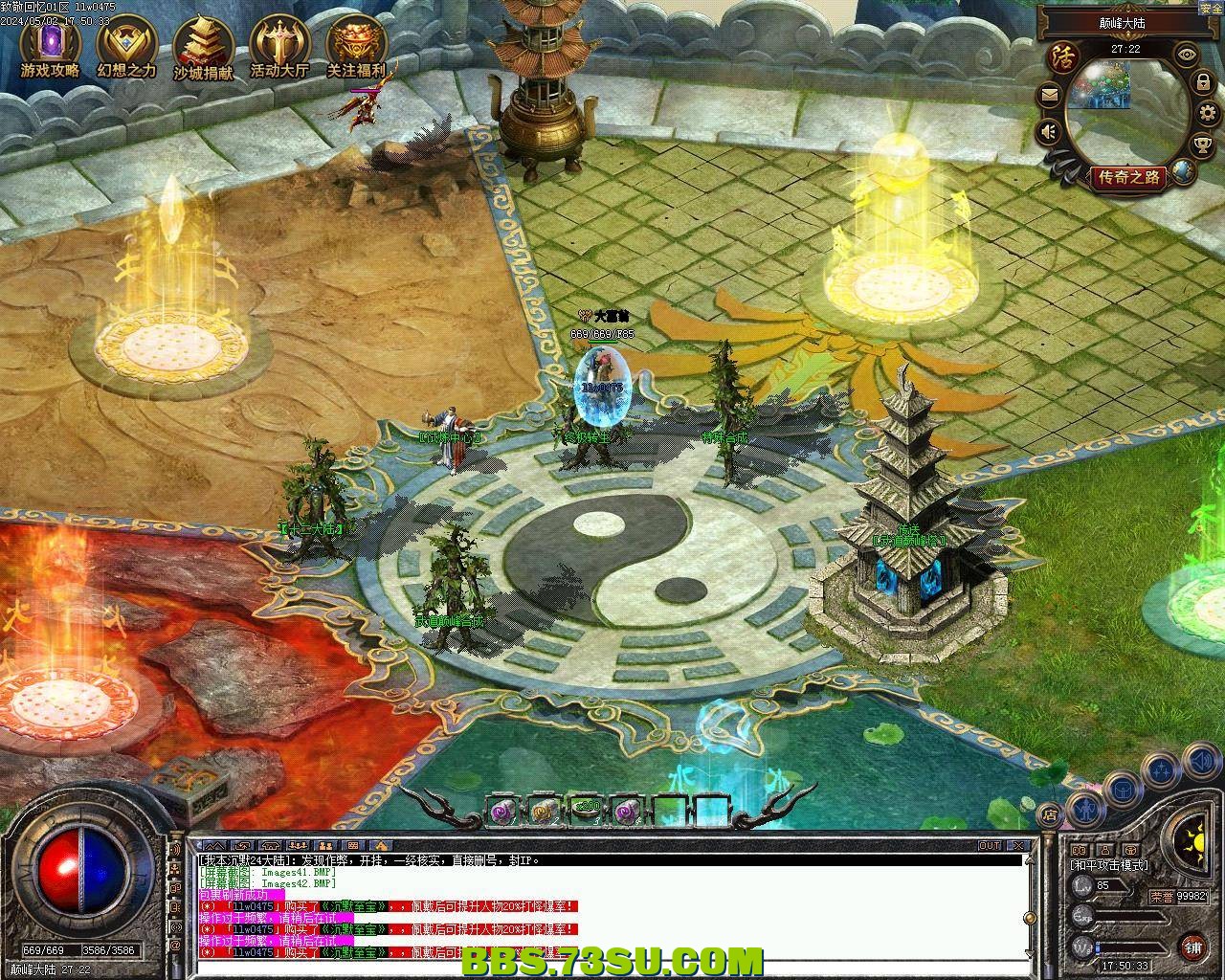Viewport: 1225px width, 980px height.
Task: Close the chat panel with X
Action: click(x=1020, y=846)
